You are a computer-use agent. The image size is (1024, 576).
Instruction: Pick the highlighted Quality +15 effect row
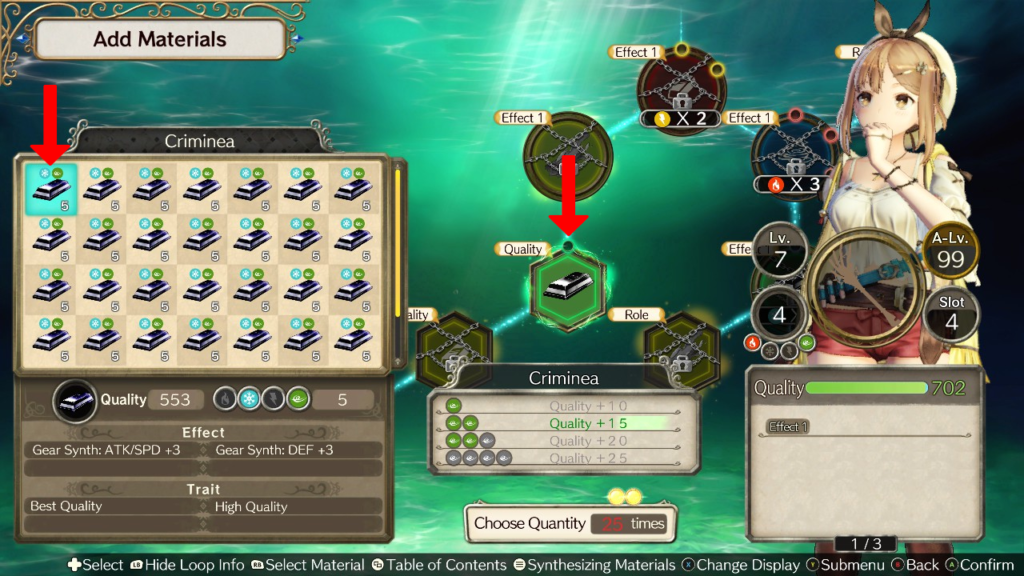tap(563, 424)
